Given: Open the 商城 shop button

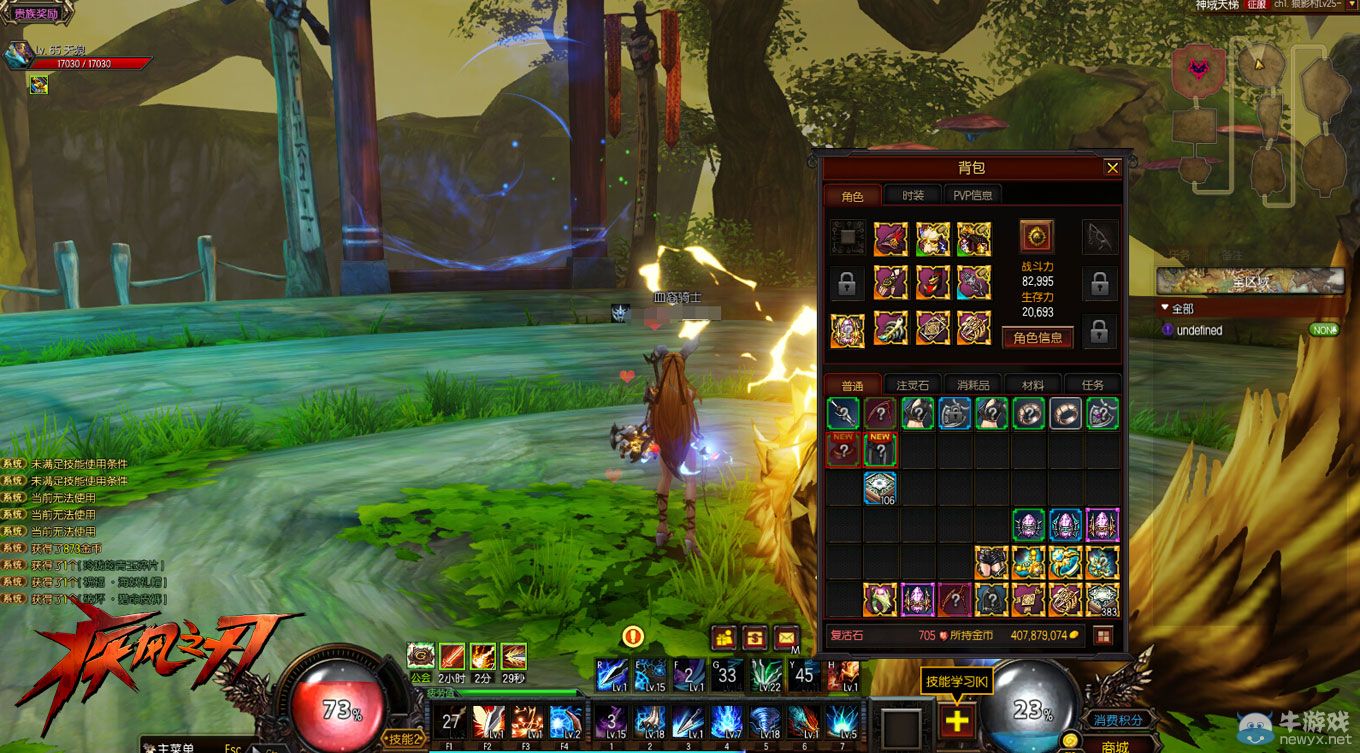Looking at the screenshot, I should 1115,745.
